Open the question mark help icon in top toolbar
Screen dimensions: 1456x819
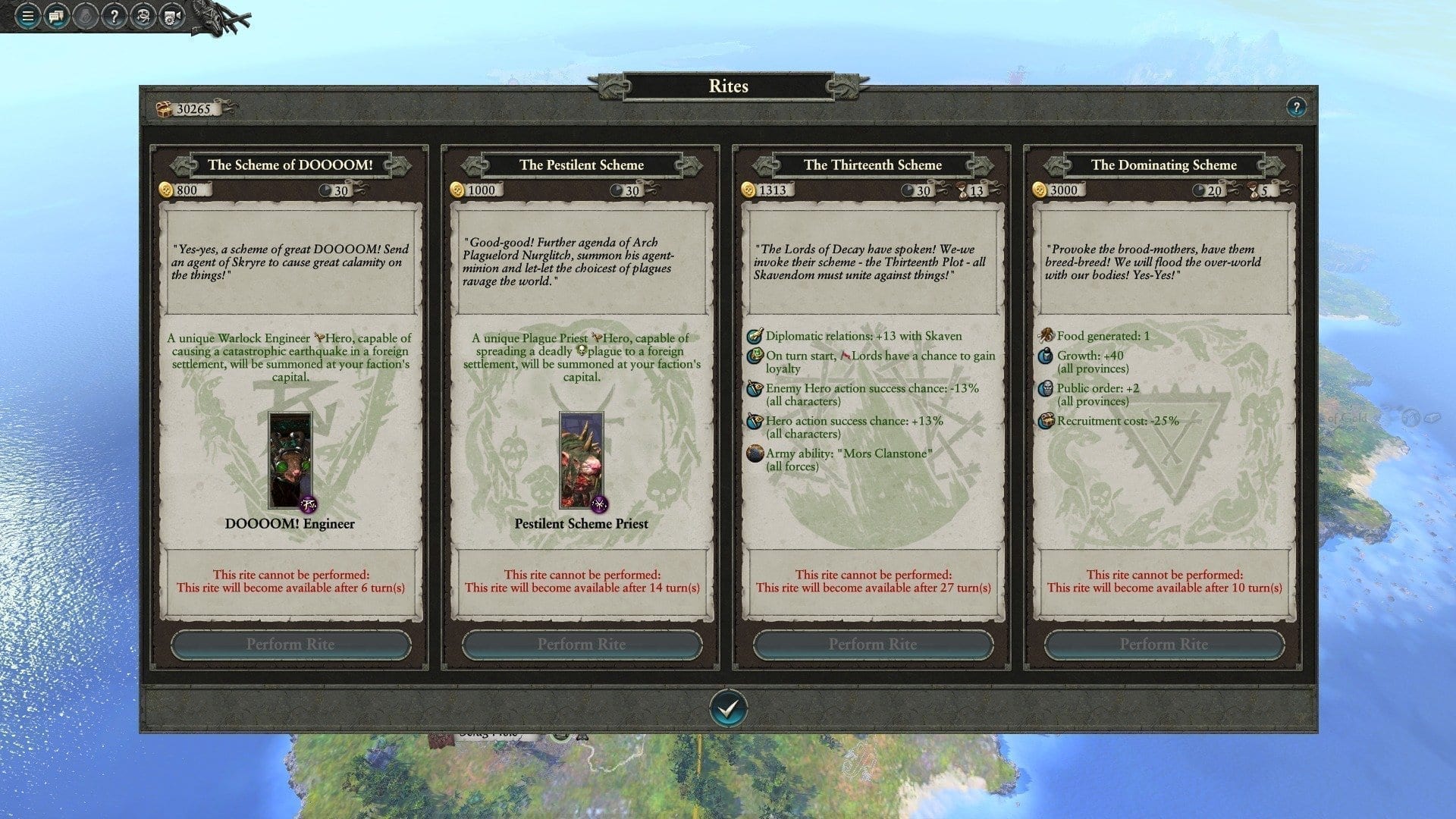click(114, 16)
